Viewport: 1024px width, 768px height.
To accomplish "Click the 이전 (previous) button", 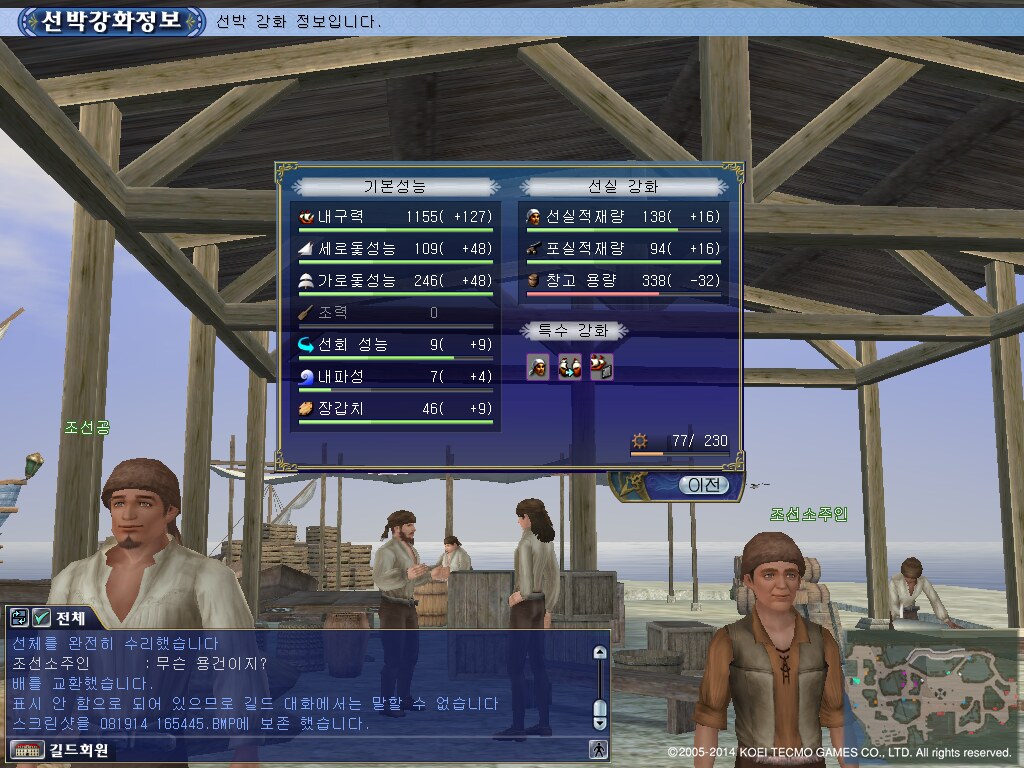I will tap(704, 485).
